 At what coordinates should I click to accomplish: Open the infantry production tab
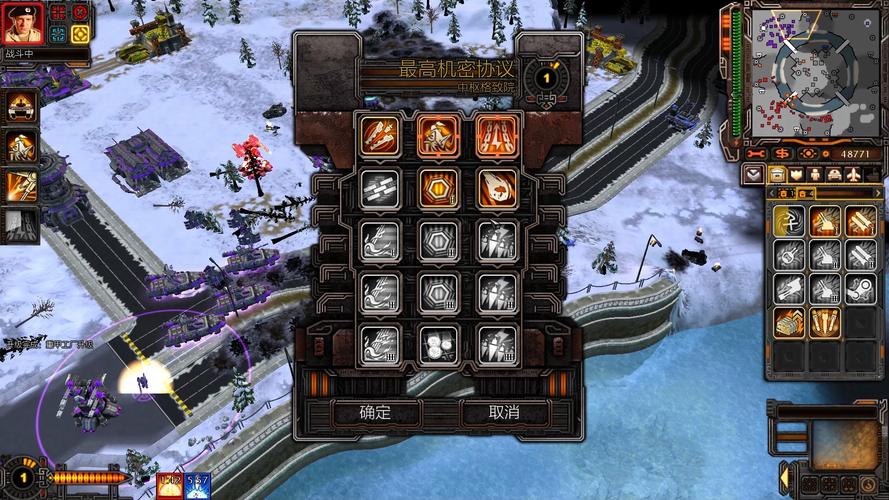coord(814,174)
